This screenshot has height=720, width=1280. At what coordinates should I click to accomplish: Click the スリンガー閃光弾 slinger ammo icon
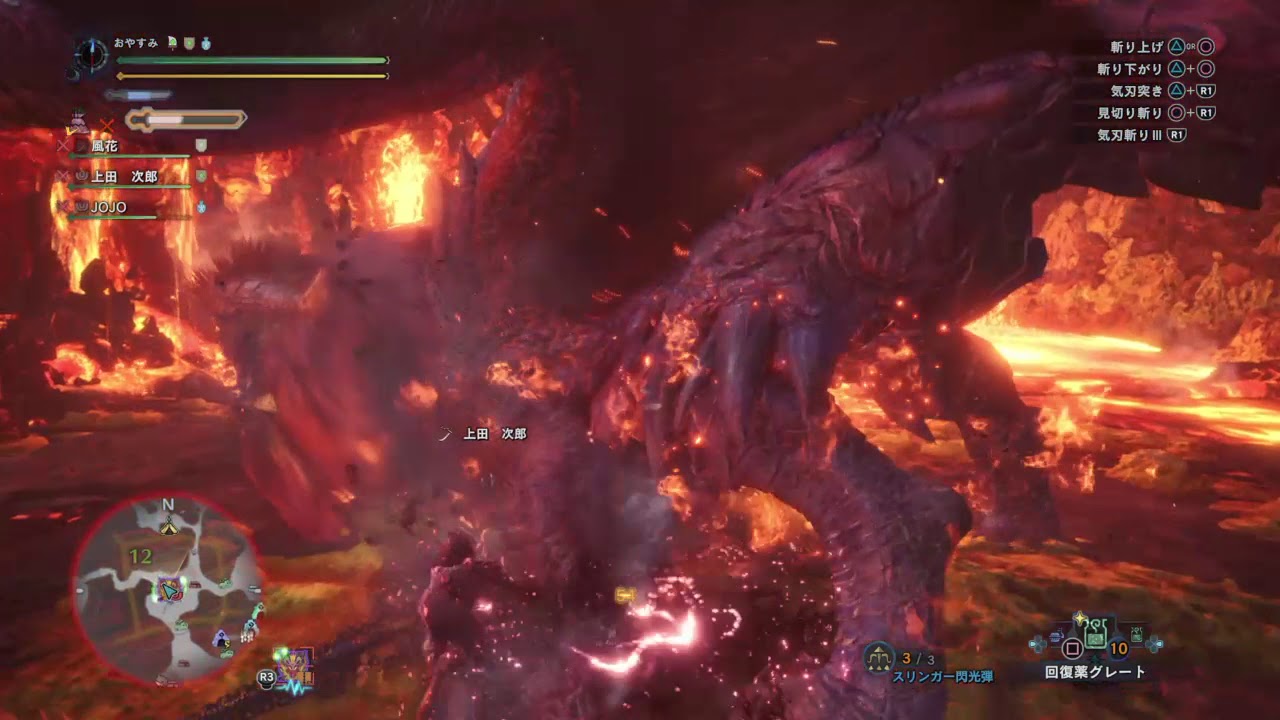point(878,657)
